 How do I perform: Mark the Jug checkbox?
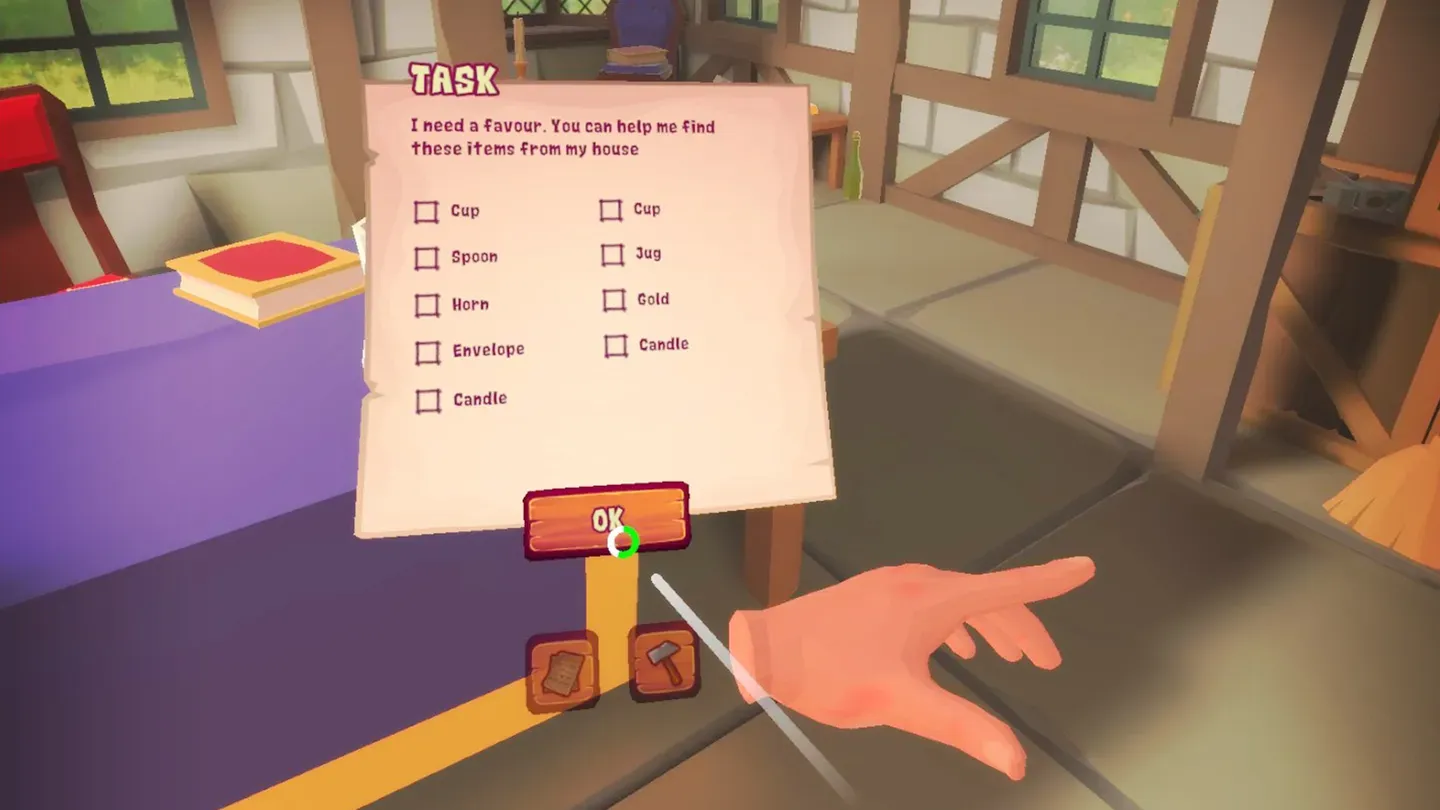pos(611,255)
